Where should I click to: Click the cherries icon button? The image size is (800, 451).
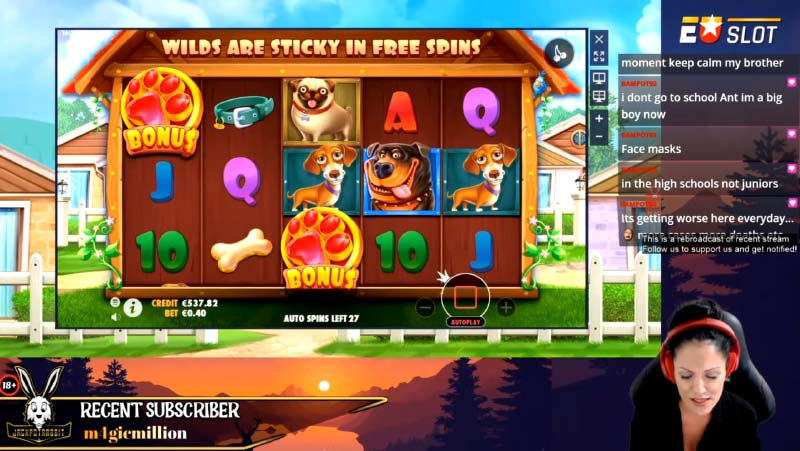[x=558, y=51]
